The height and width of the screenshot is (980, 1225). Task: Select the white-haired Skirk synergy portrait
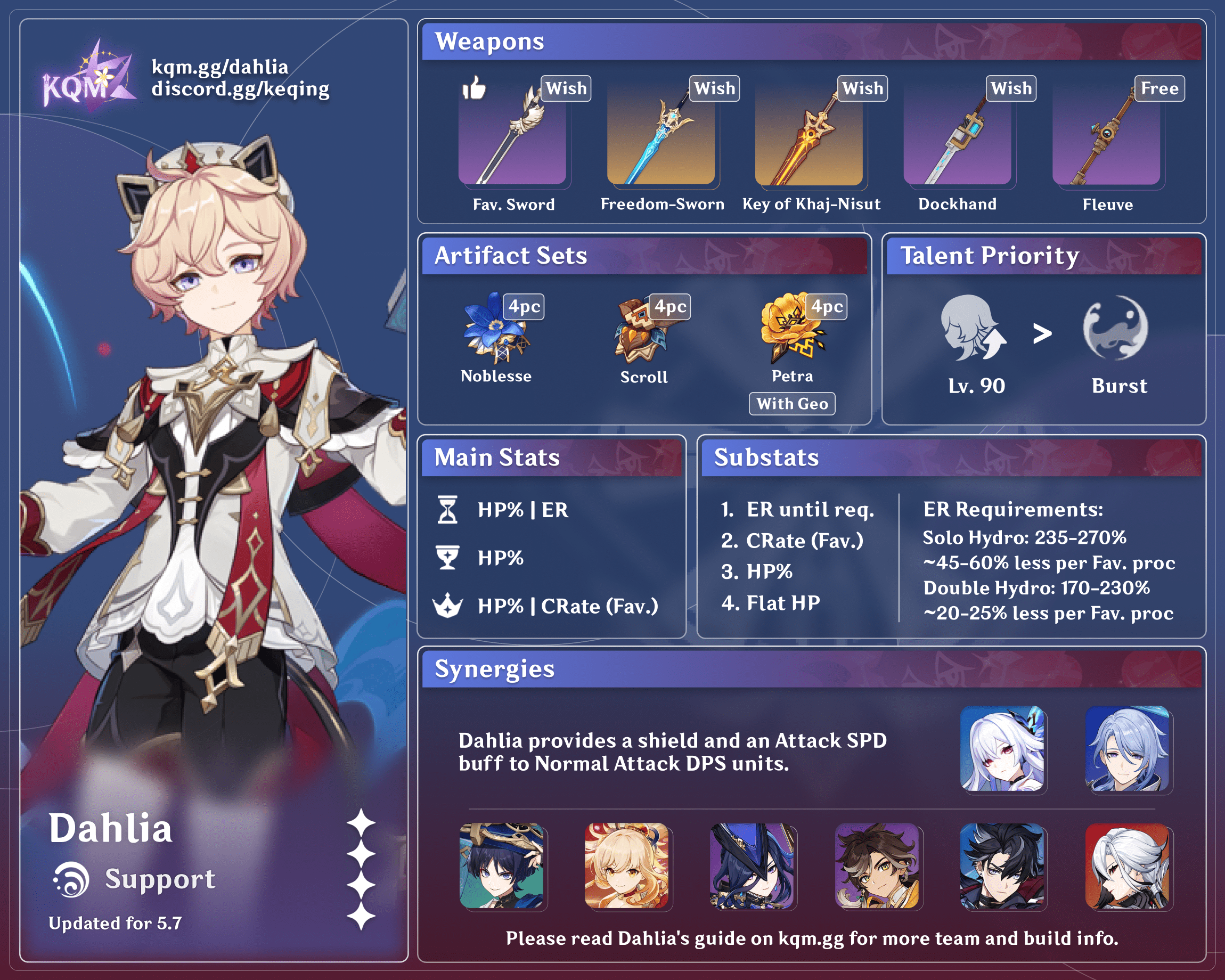1002,749
